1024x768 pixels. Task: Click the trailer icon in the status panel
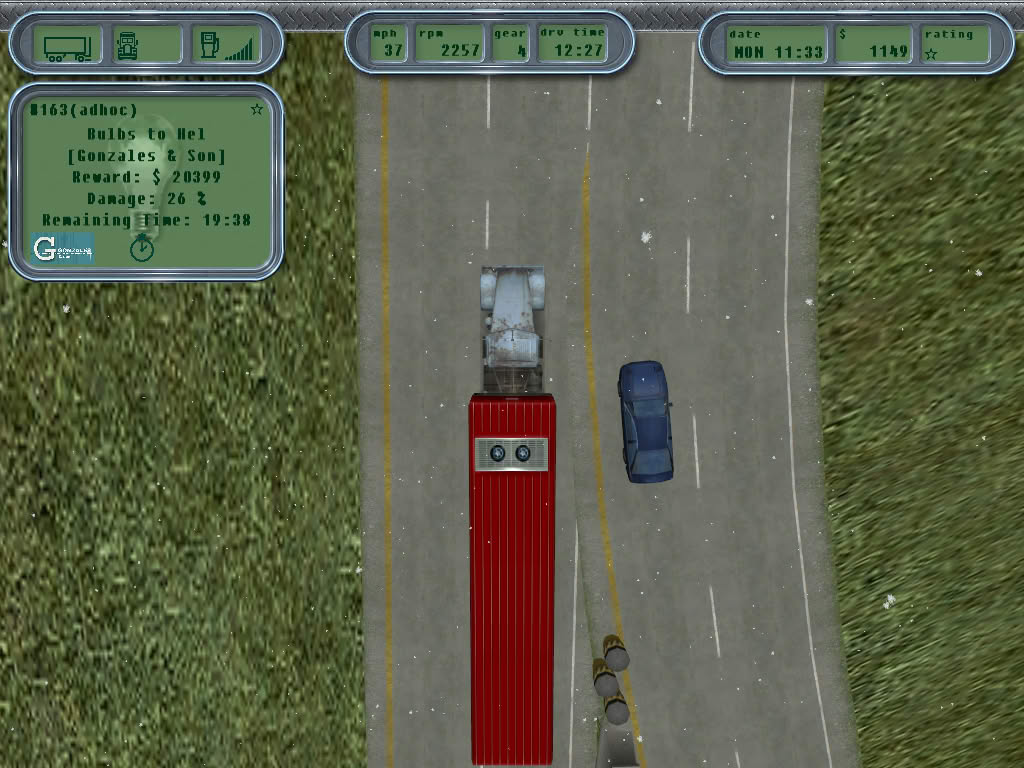pos(68,45)
